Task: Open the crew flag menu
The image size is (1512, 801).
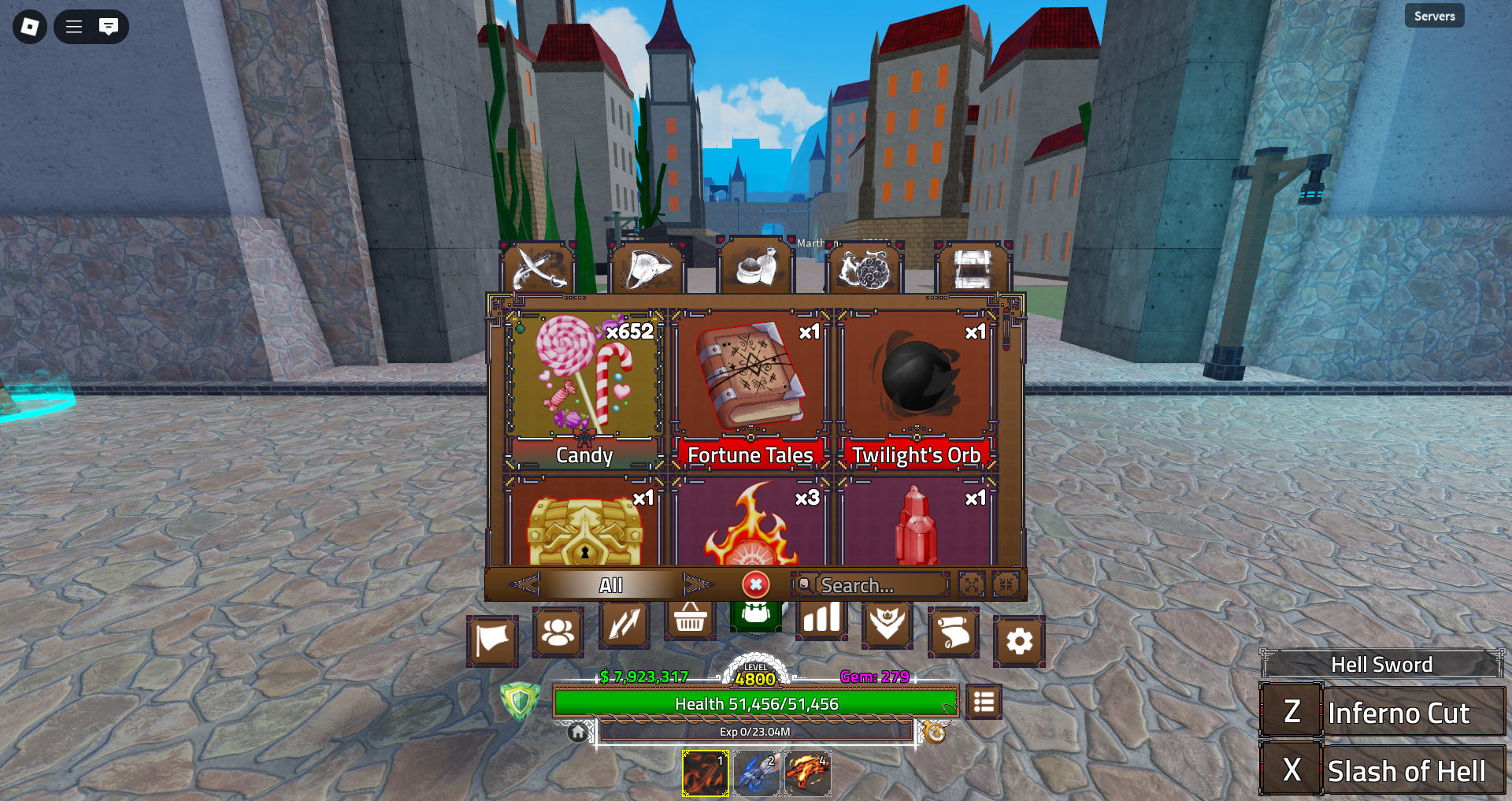Action: pyautogui.click(x=492, y=641)
